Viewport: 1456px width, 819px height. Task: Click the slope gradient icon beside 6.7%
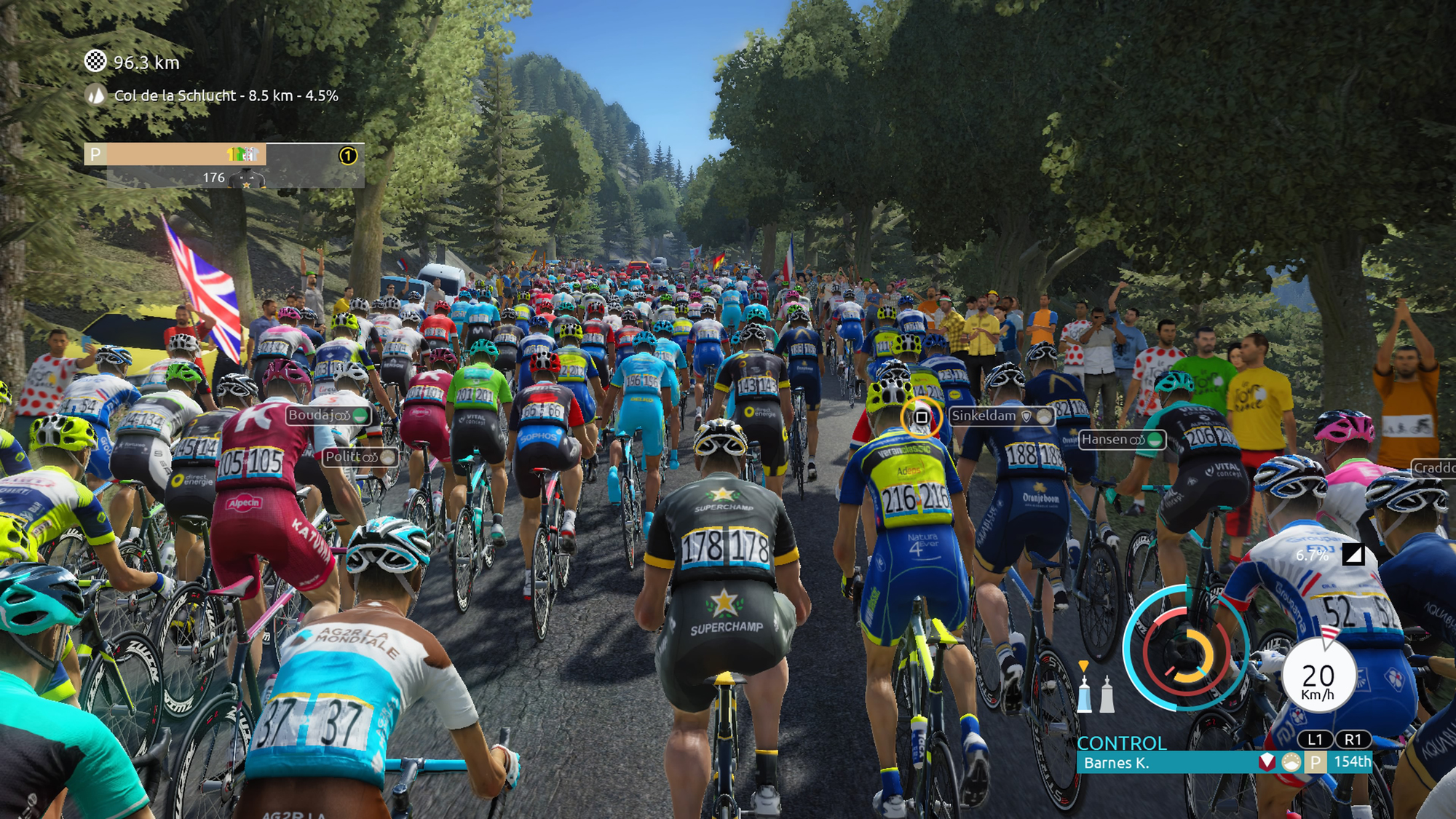pos(1353,555)
